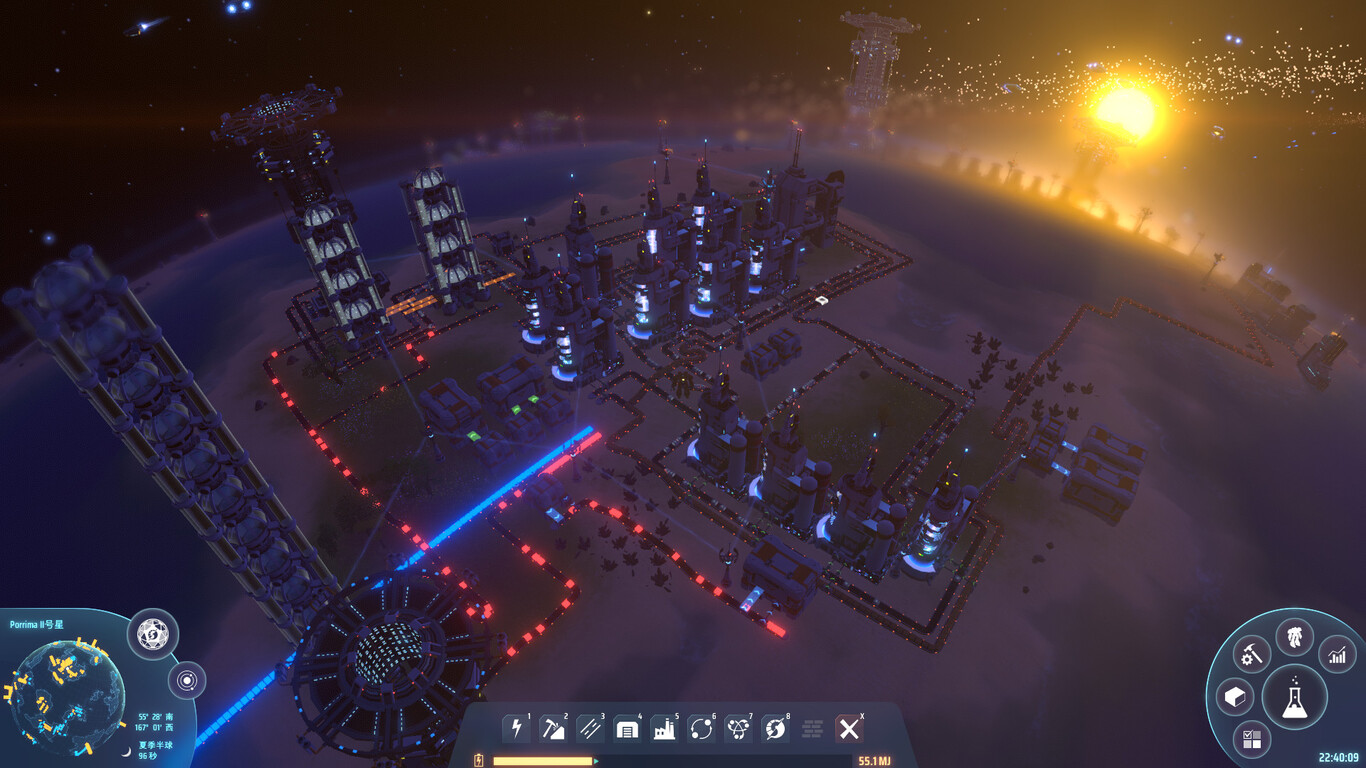Close the build toolbar with the X
Viewport: 1366px width, 768px height.
(x=851, y=730)
